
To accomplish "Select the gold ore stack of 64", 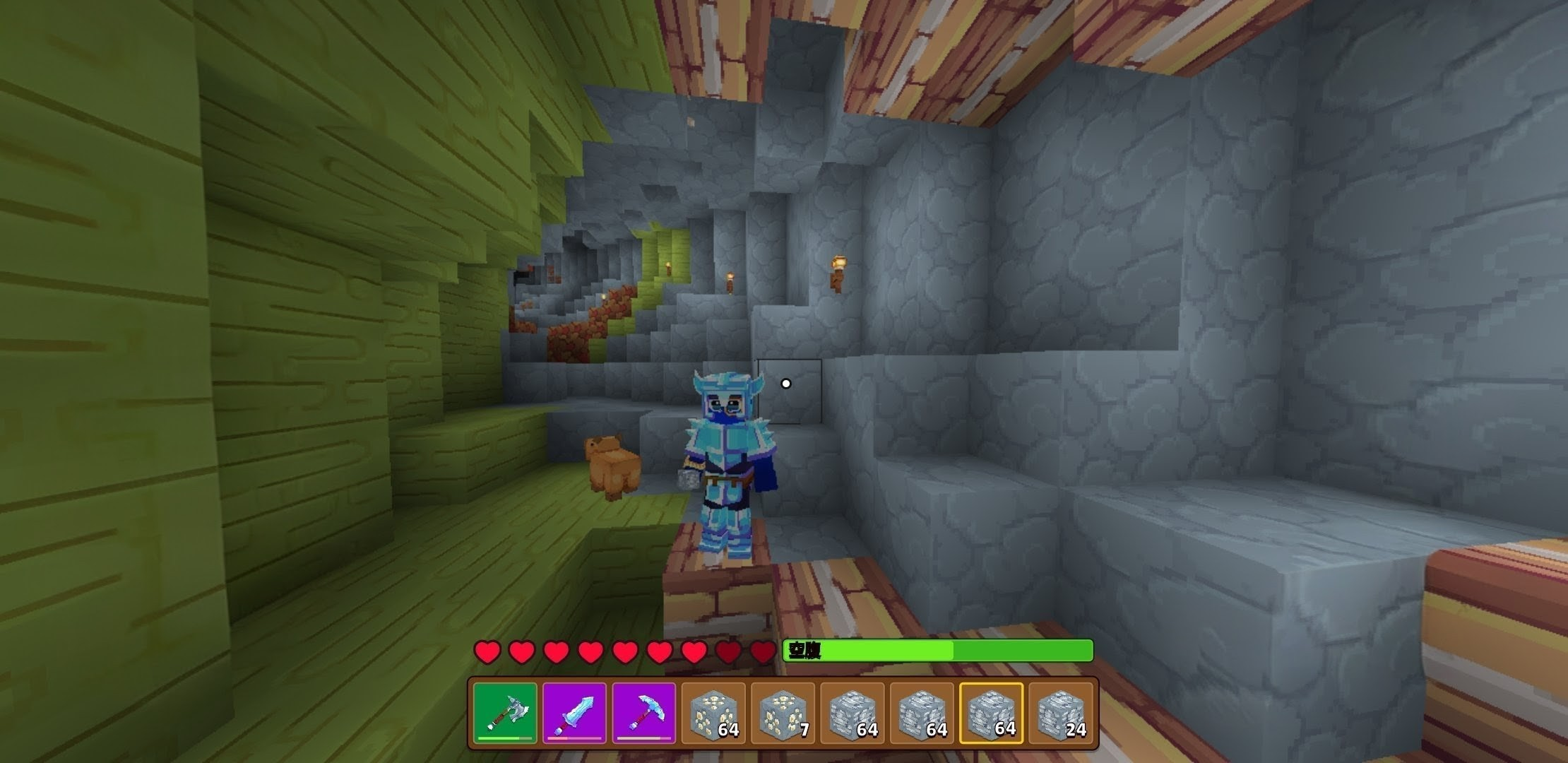I will pos(713,713).
